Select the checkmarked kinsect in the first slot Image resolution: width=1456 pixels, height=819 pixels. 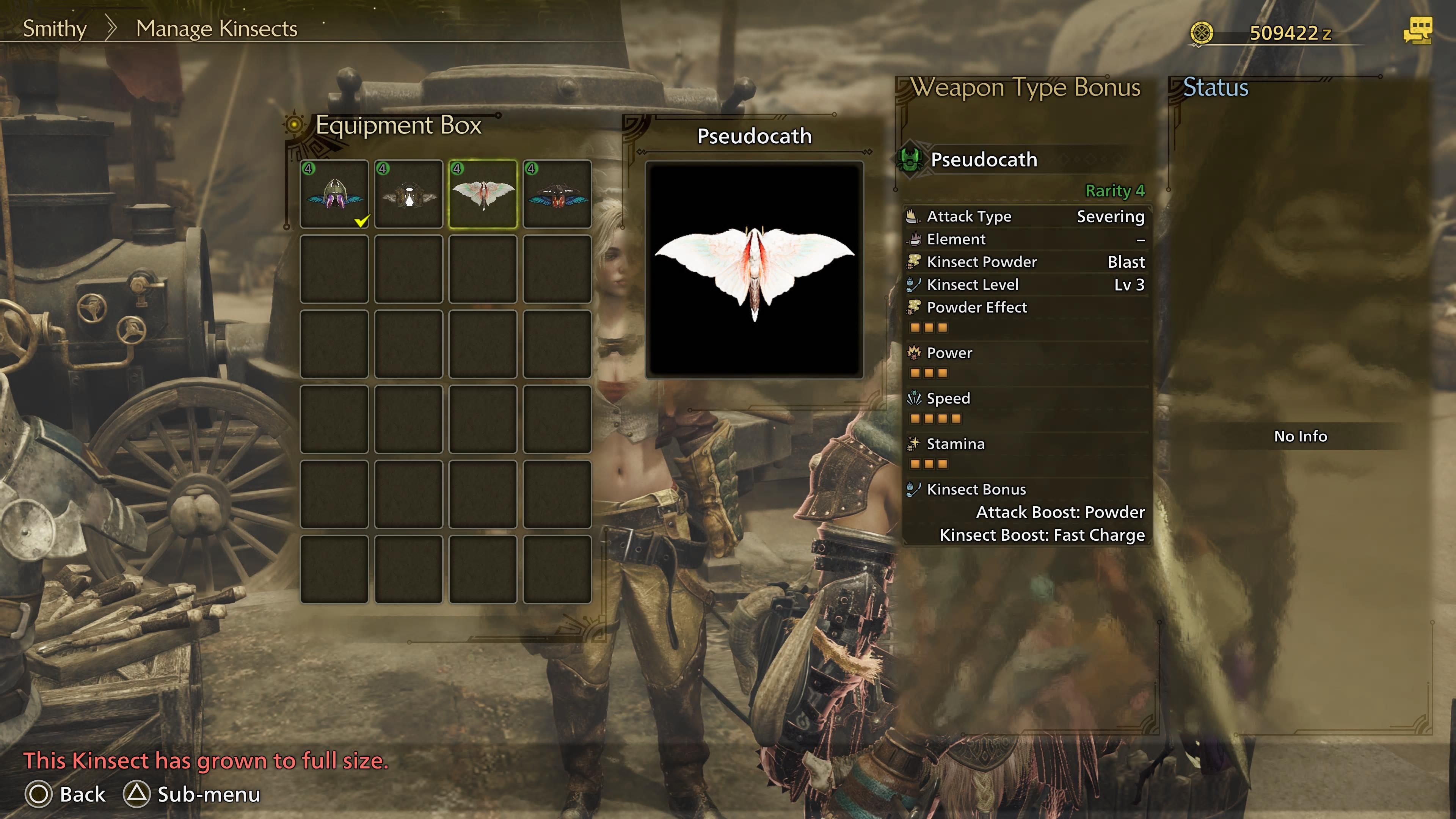point(334,194)
